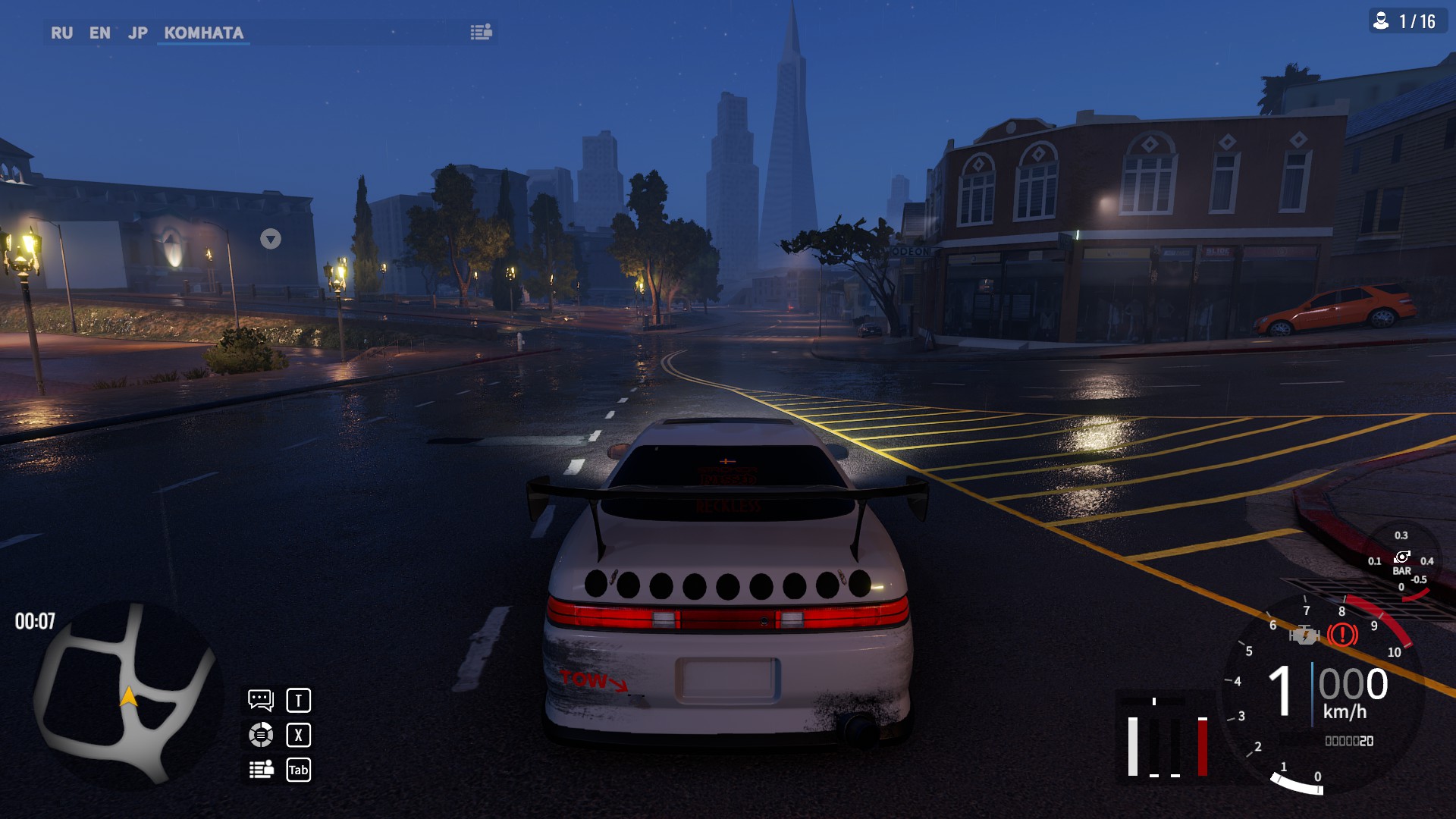Open the radial wheel menu icon
The image size is (1456, 819).
261,735
